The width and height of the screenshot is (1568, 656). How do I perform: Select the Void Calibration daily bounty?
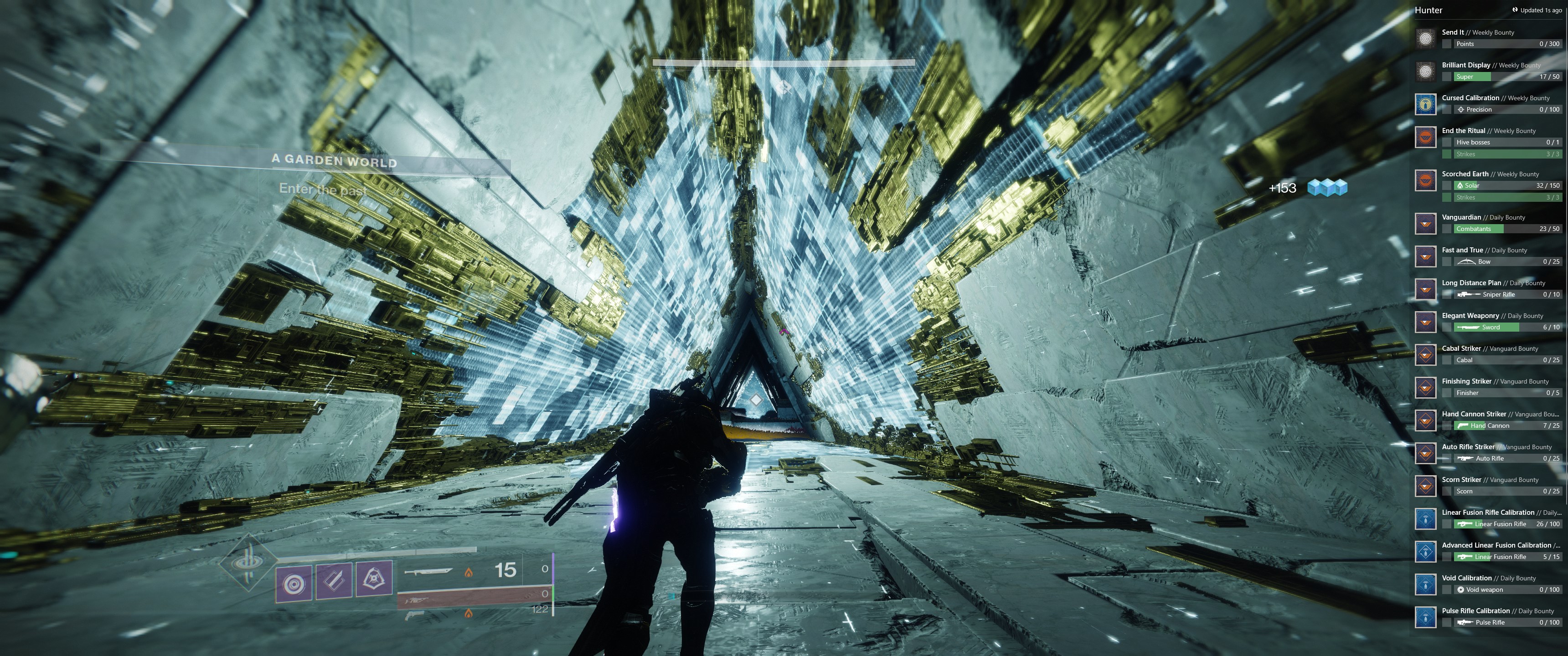point(1488,584)
